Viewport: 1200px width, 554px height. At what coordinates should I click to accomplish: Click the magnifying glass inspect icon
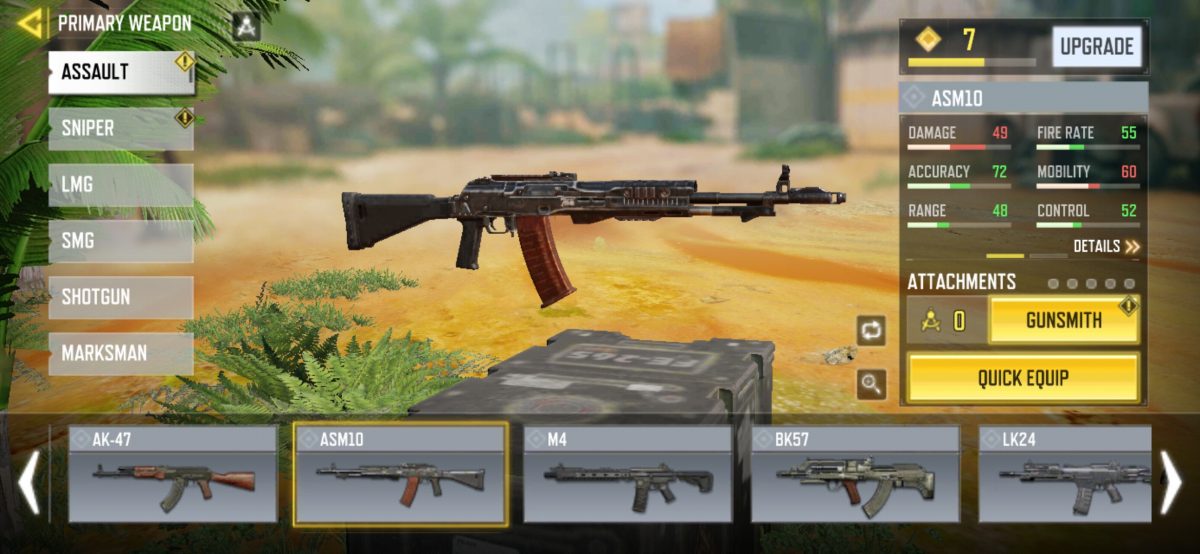tap(871, 383)
